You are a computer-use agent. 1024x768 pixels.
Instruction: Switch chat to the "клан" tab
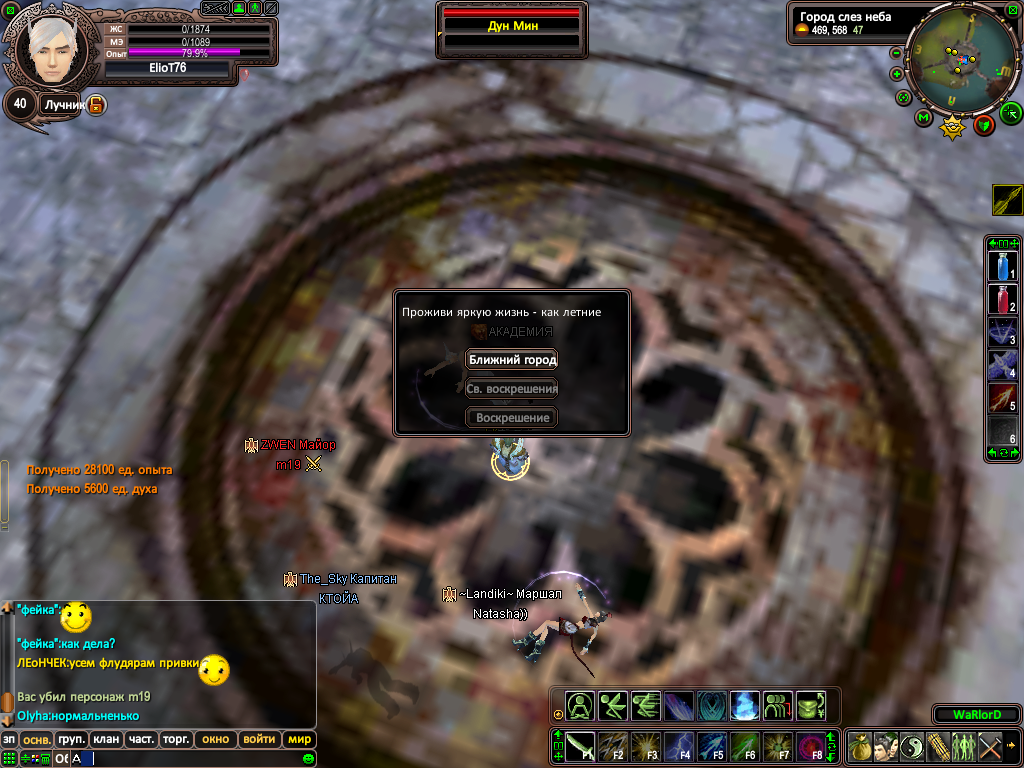coord(105,740)
